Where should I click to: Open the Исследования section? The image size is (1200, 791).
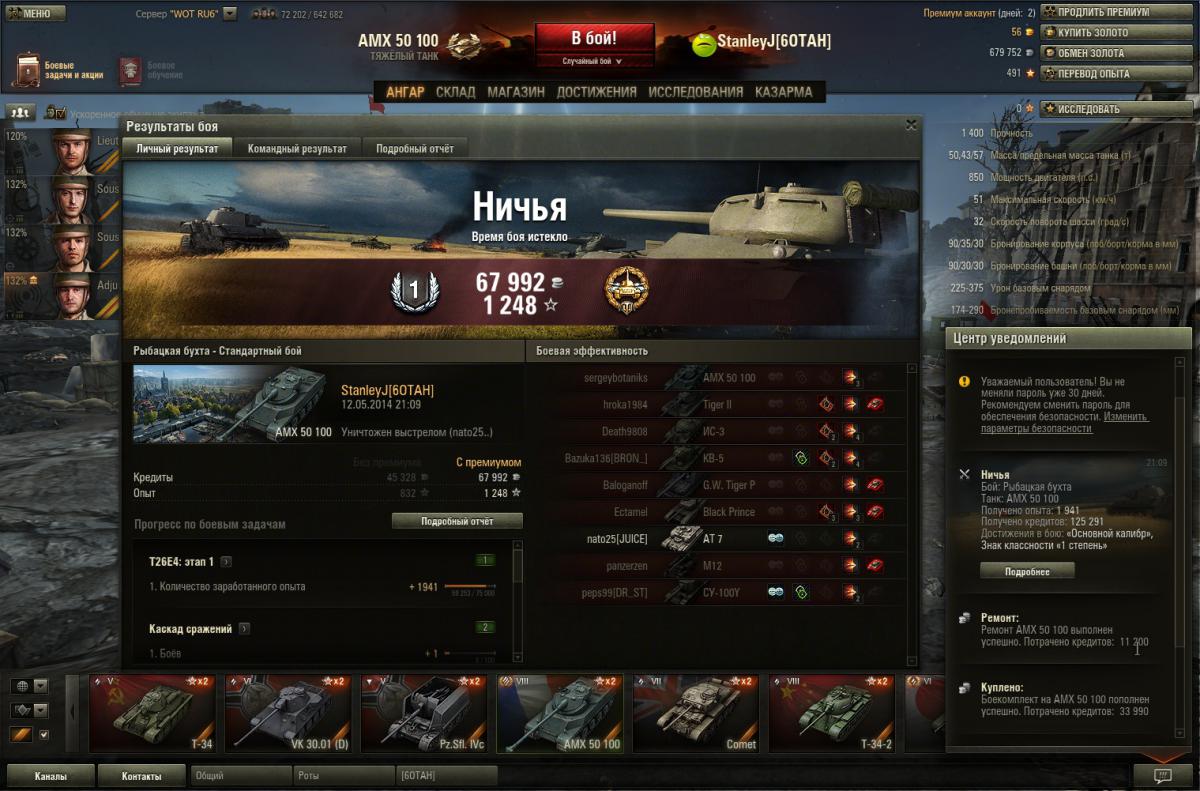coord(695,92)
